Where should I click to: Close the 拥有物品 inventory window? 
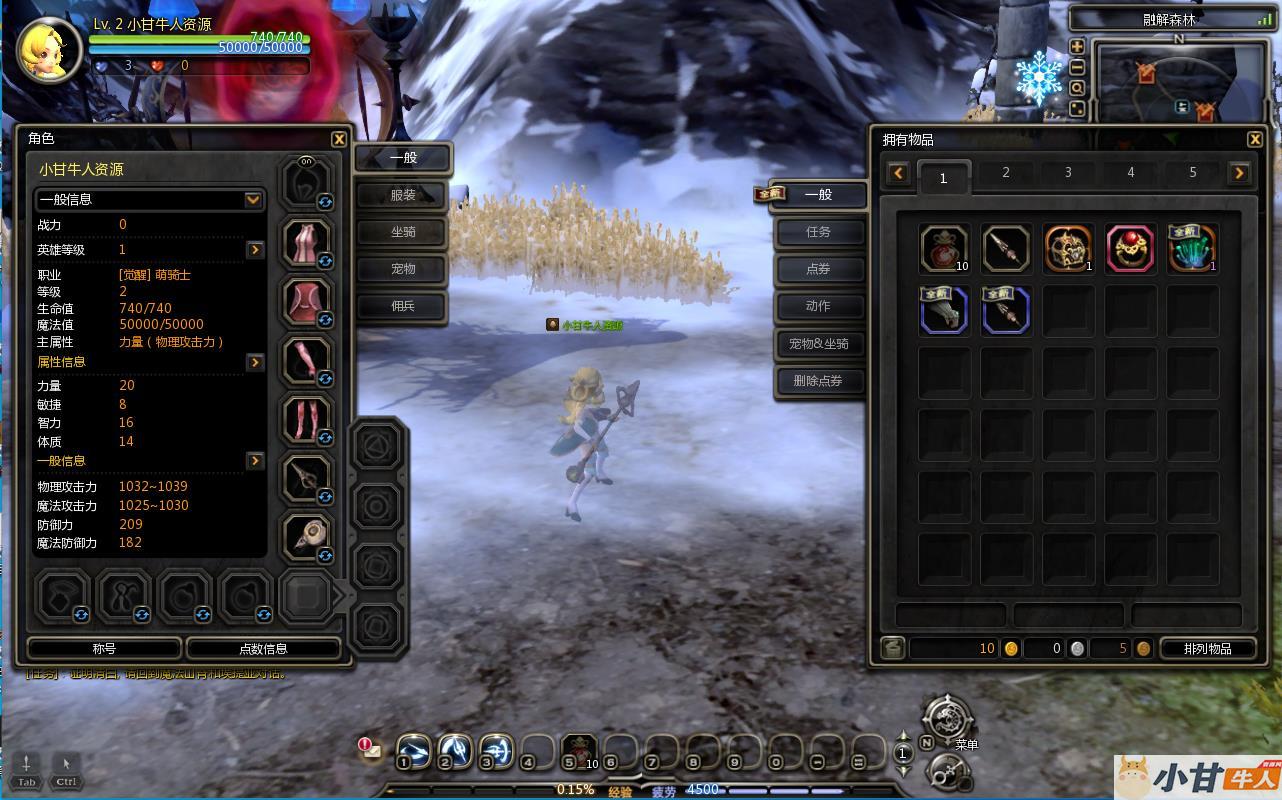1255,140
